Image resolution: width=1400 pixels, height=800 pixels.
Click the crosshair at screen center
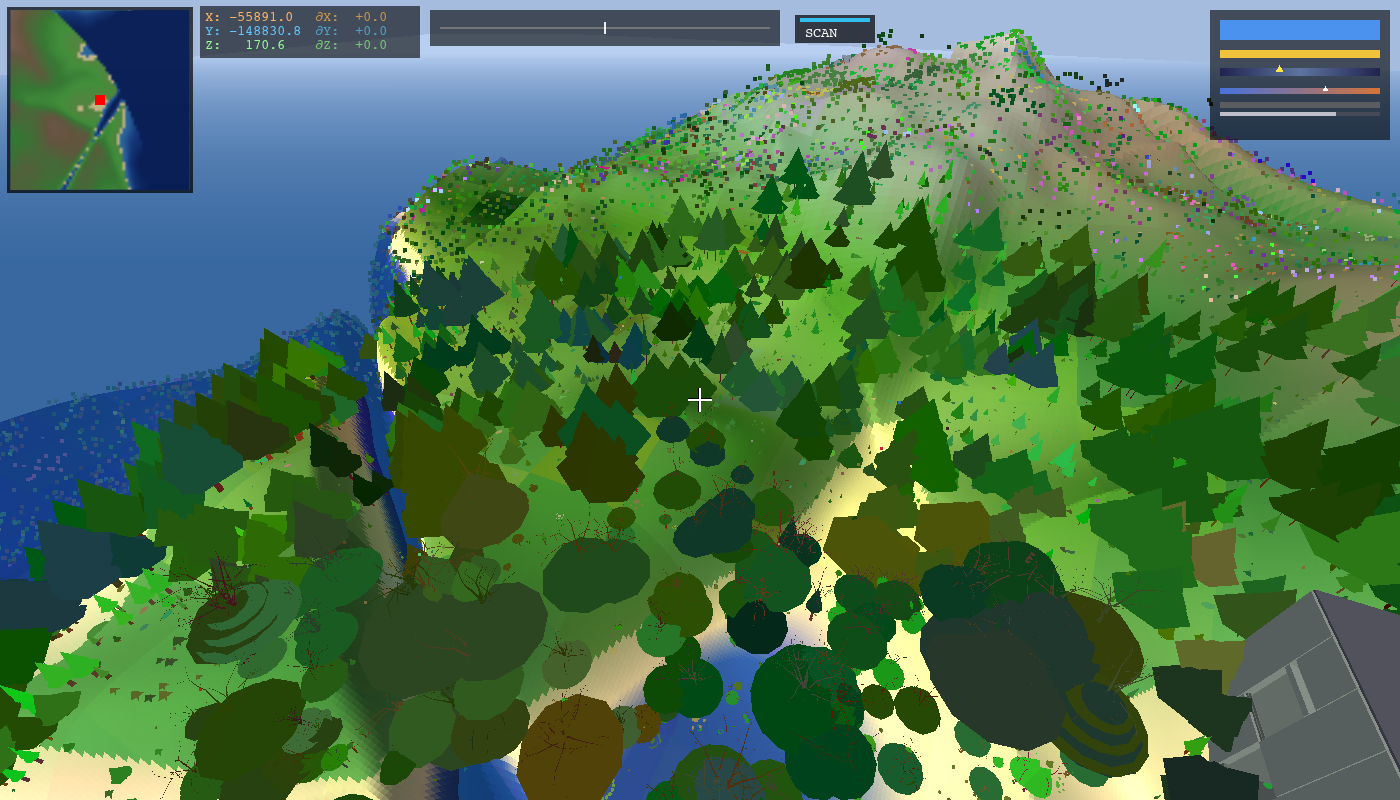pyautogui.click(x=700, y=399)
